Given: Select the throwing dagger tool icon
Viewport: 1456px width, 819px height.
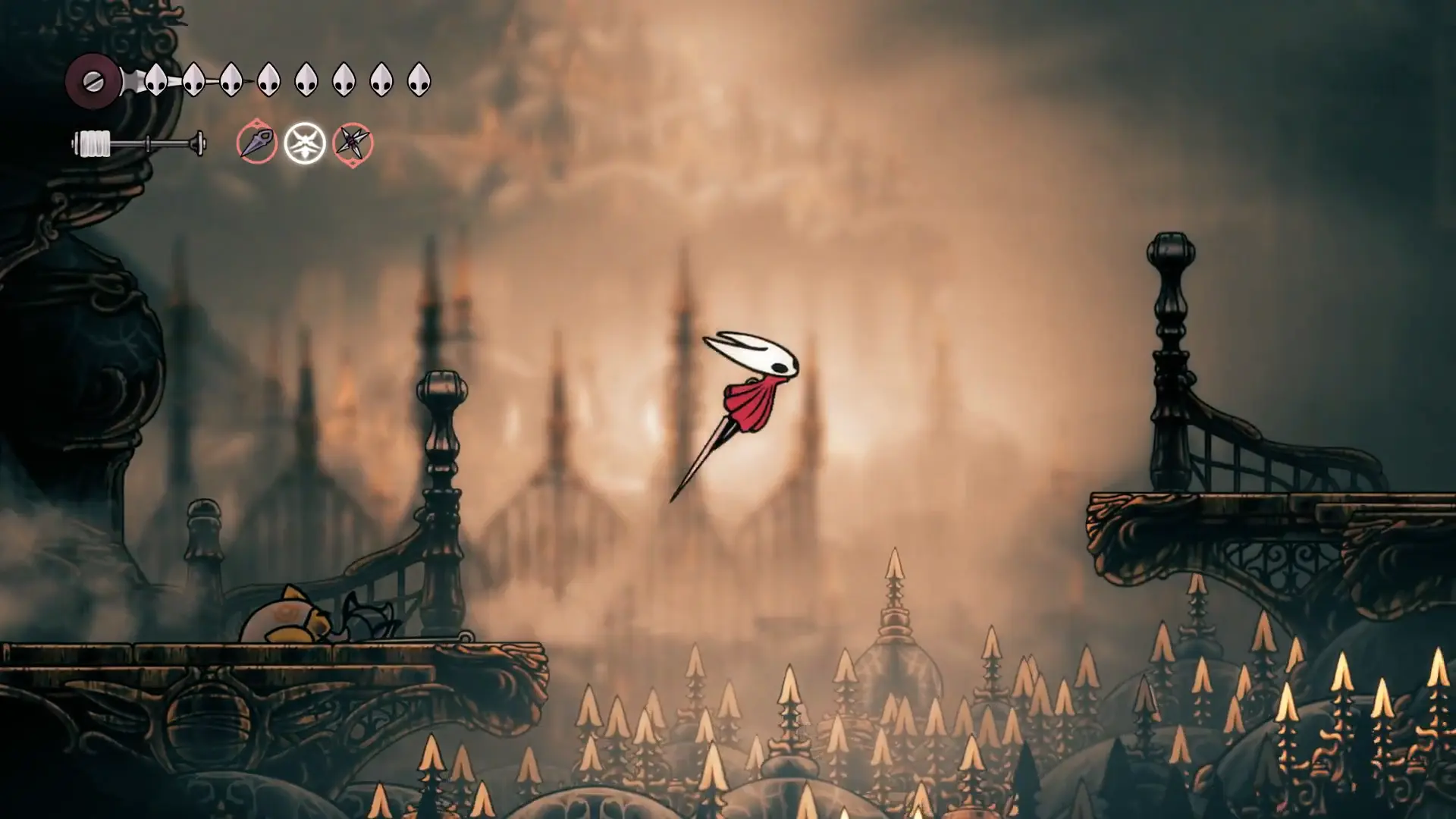Looking at the screenshot, I should [x=256, y=143].
